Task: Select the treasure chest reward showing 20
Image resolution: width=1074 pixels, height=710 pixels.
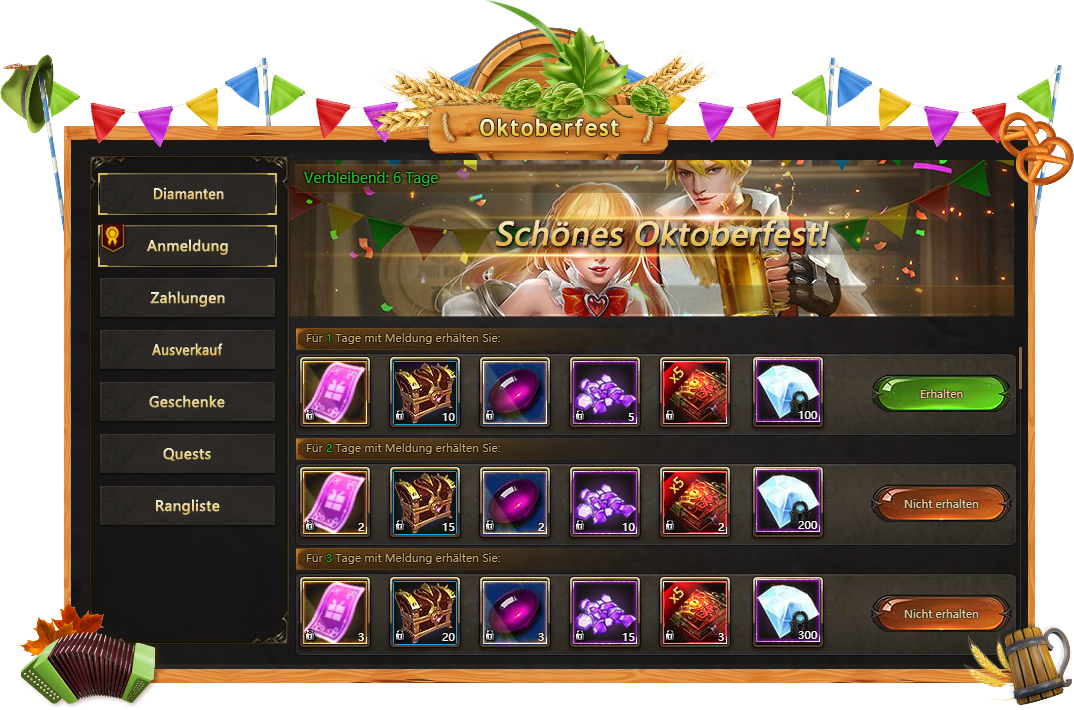Action: pyautogui.click(x=424, y=612)
